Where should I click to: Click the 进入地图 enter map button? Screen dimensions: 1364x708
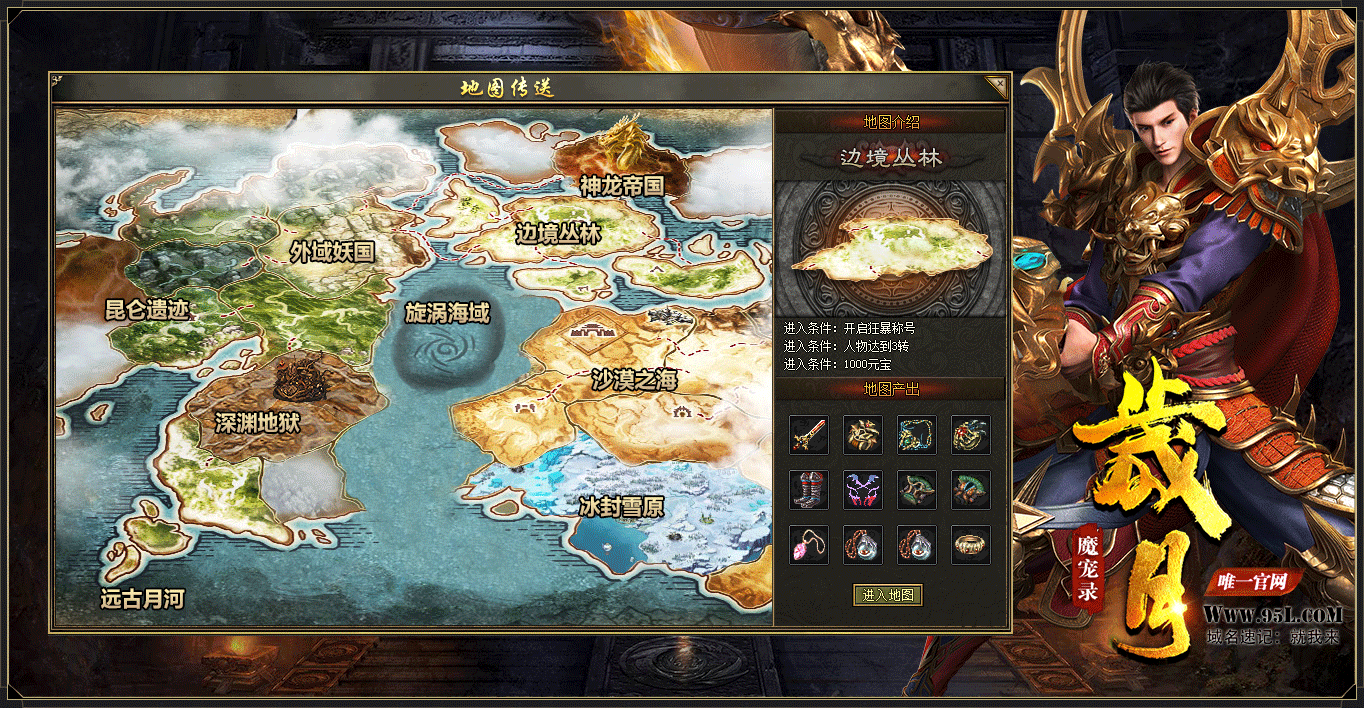(x=887, y=595)
